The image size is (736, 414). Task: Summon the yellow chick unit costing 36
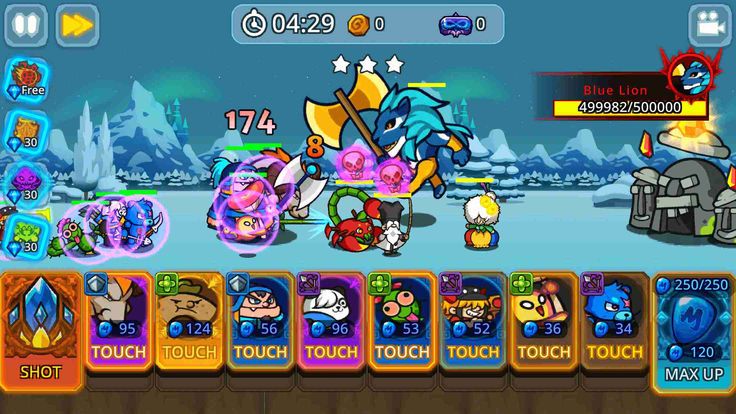(544, 320)
